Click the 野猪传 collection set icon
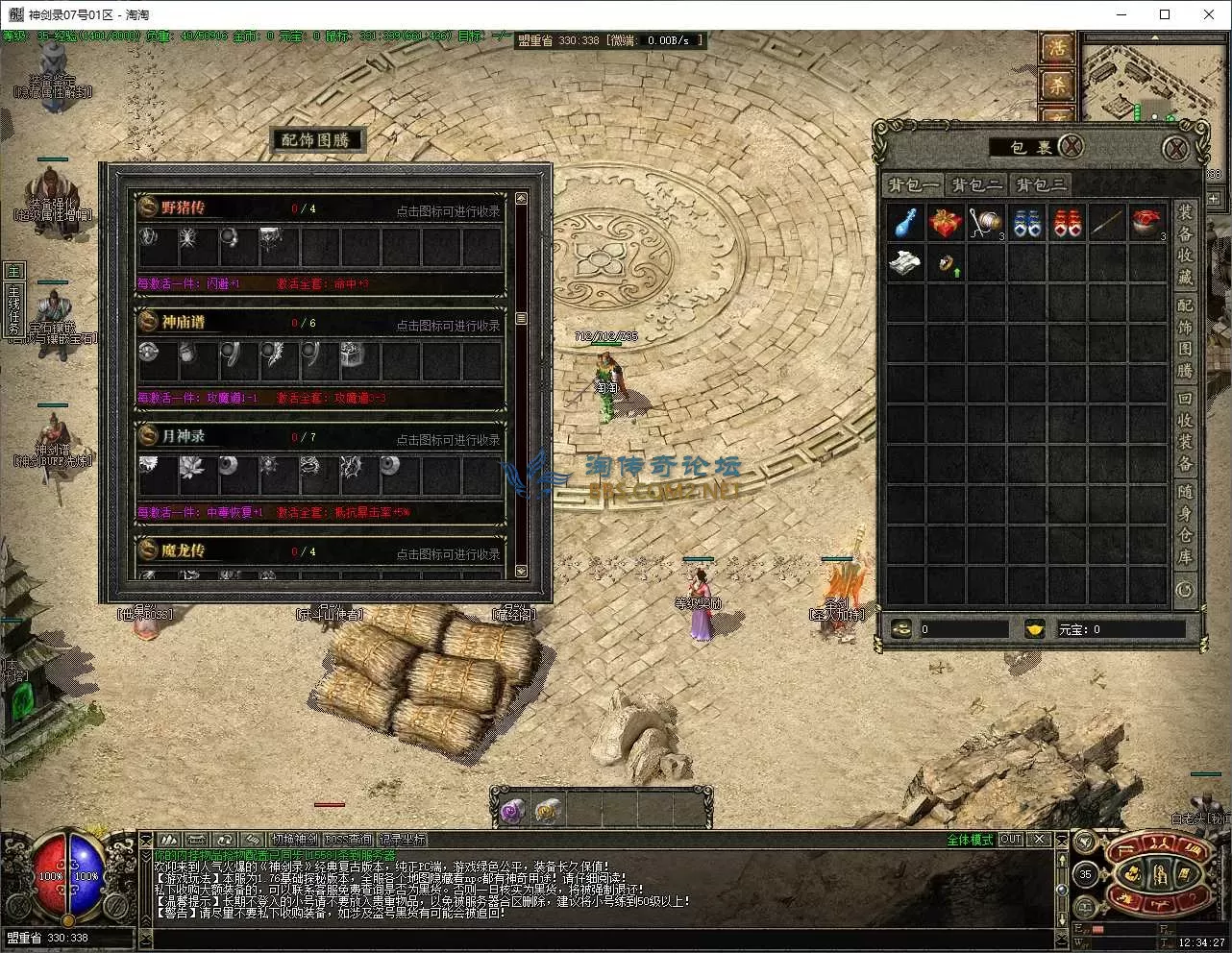 pos(148,207)
